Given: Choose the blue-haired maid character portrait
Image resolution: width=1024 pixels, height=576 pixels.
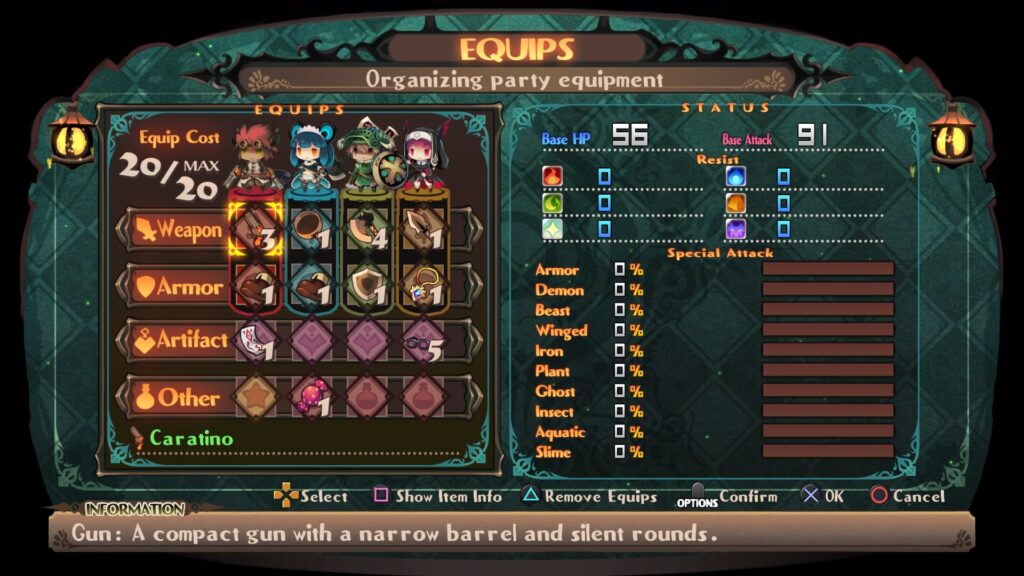Looking at the screenshot, I should click(310, 155).
